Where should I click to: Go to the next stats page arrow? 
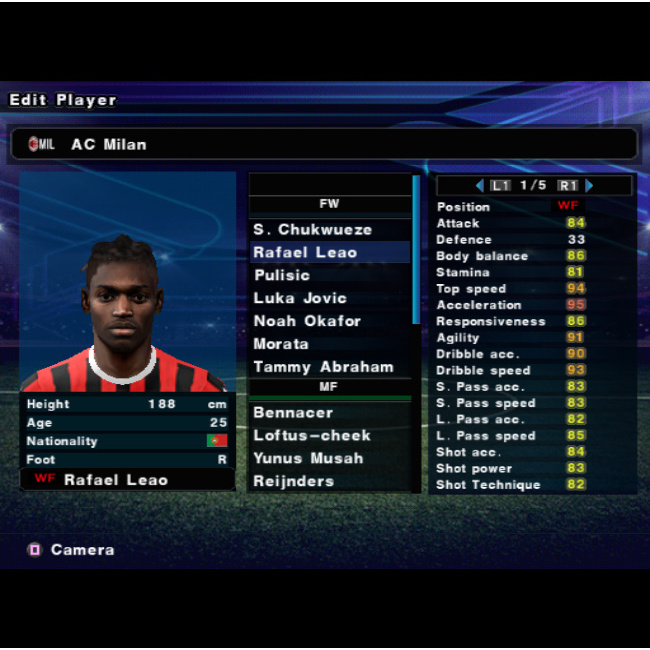click(x=590, y=186)
